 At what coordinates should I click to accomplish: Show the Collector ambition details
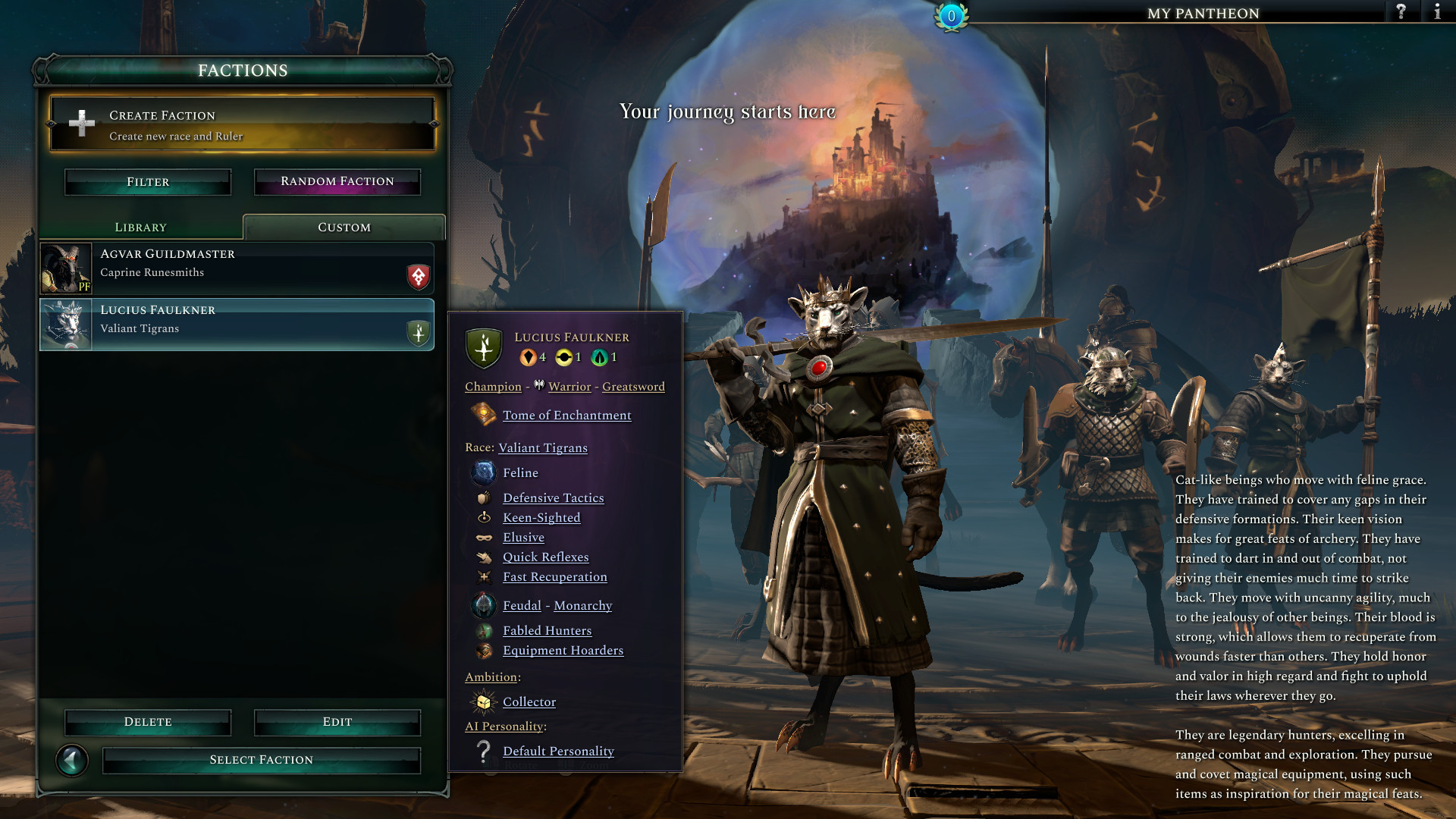coord(529,702)
